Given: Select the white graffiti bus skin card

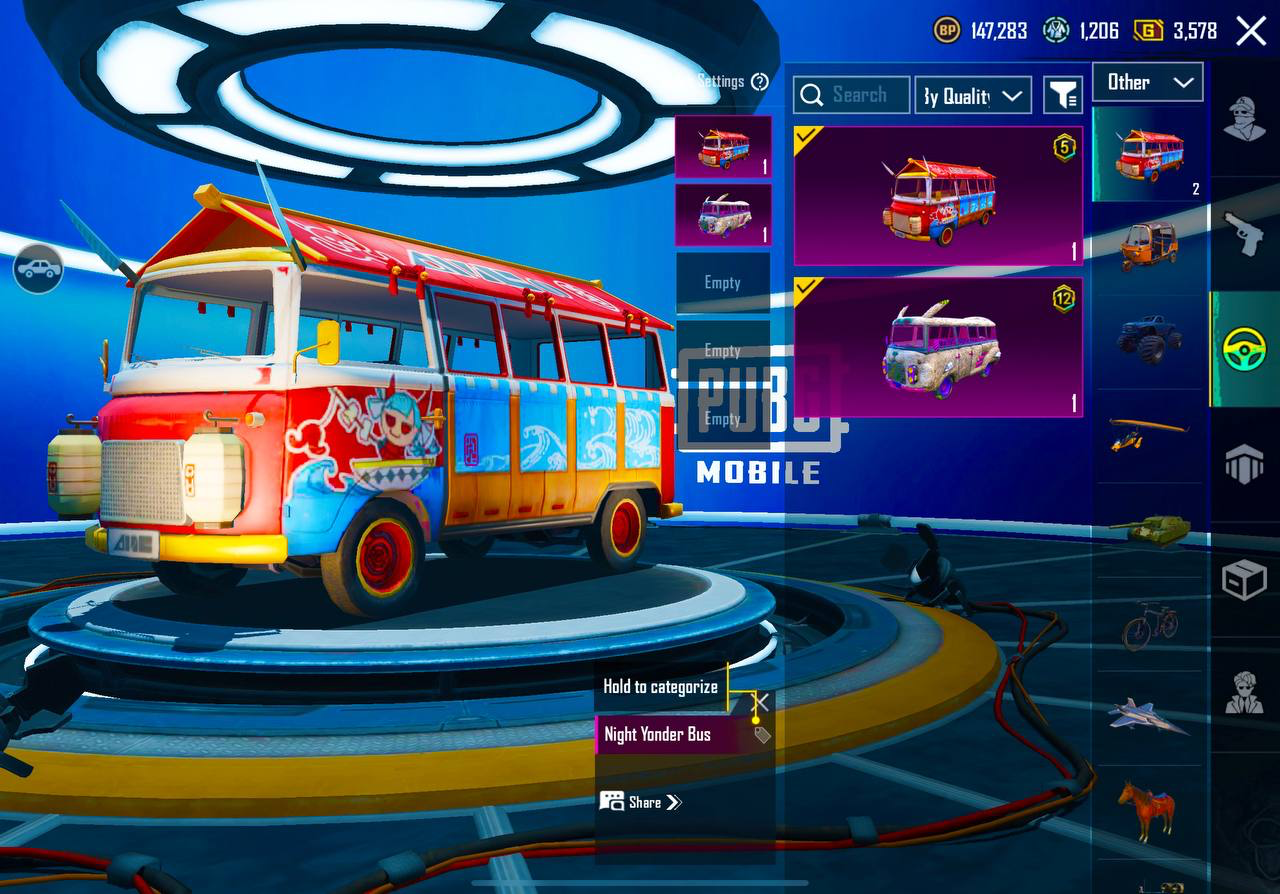Looking at the screenshot, I should click(x=938, y=347).
